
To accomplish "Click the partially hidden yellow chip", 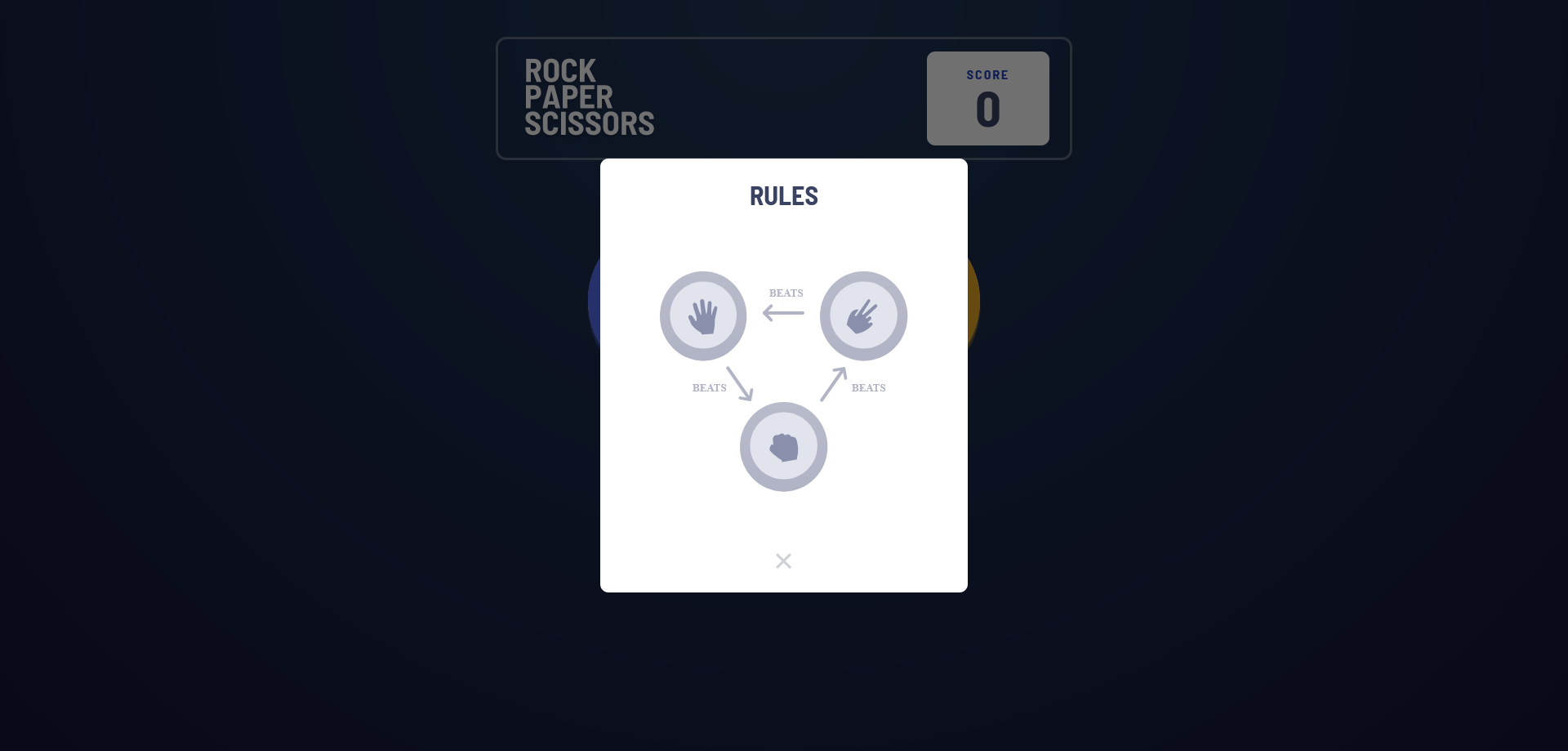I will point(973,302).
